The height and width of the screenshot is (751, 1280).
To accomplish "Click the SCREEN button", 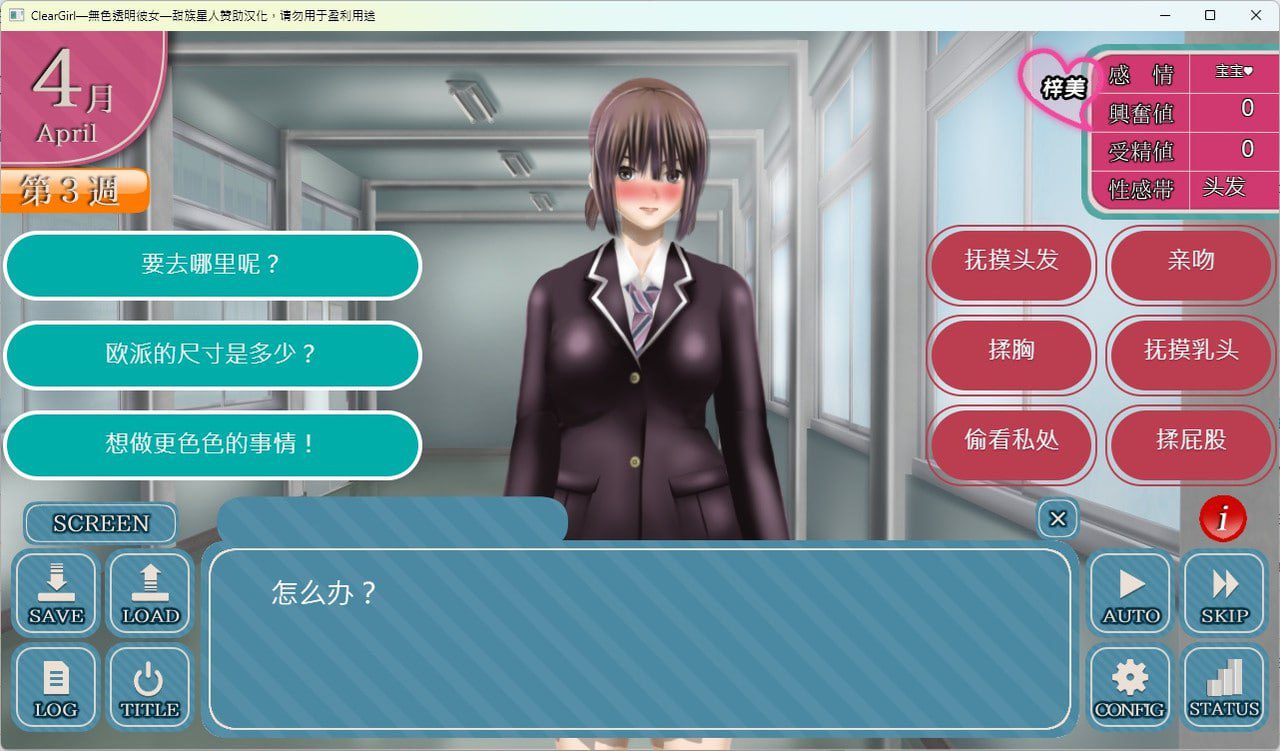I will 99,523.
